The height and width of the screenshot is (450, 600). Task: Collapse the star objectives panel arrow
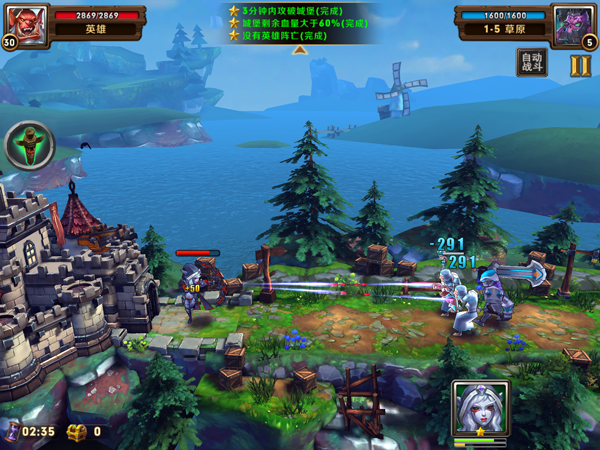coord(299,50)
